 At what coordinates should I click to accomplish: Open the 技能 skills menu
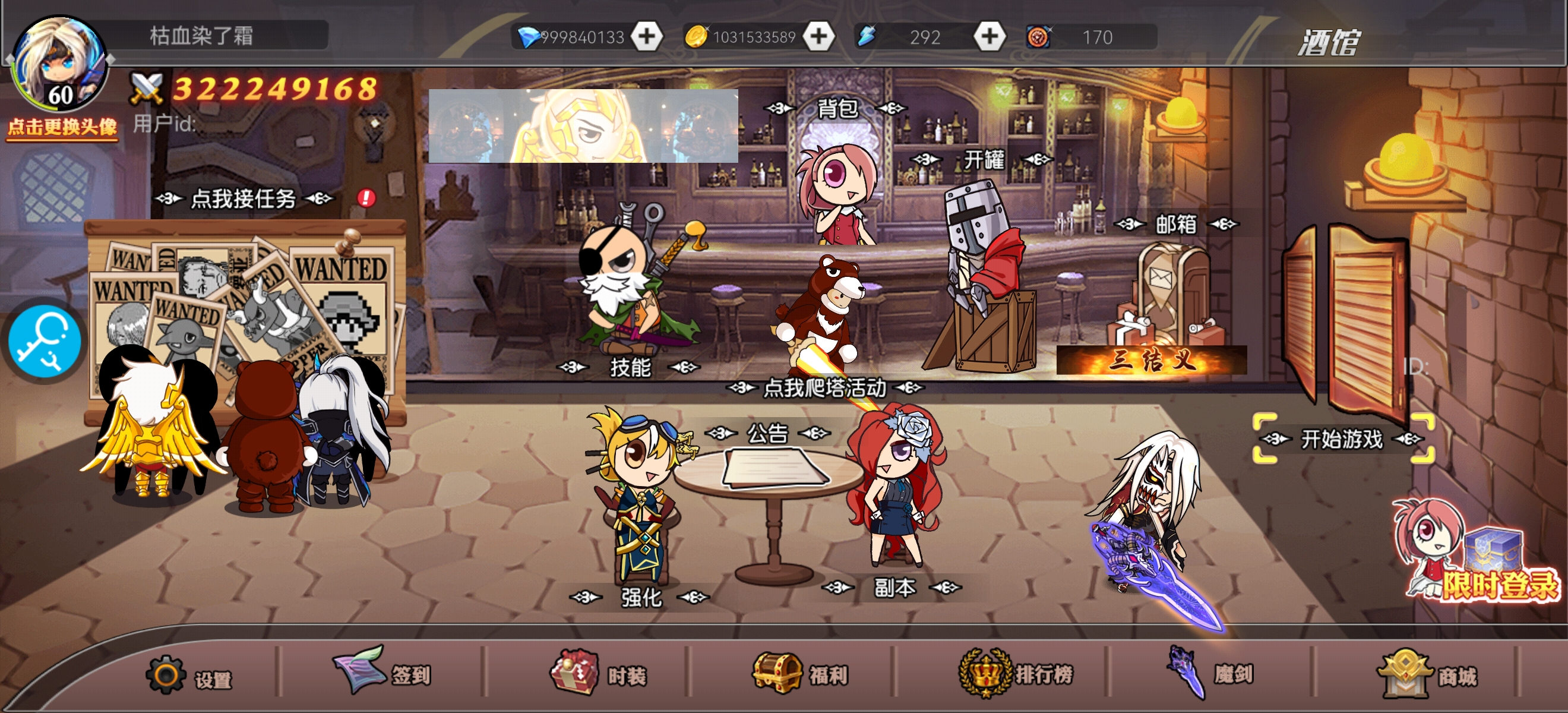(630, 367)
